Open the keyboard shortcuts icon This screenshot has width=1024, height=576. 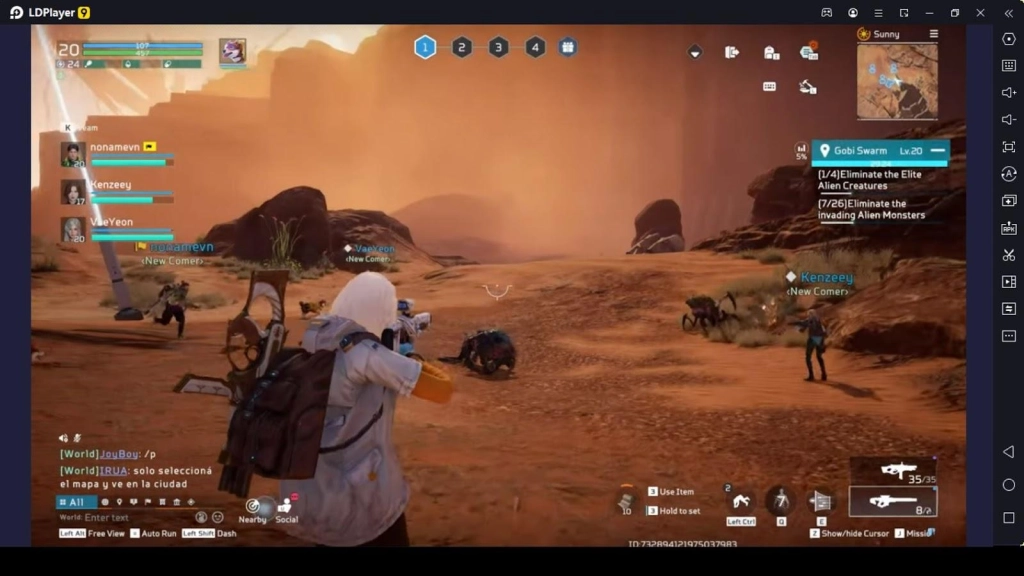coord(770,86)
